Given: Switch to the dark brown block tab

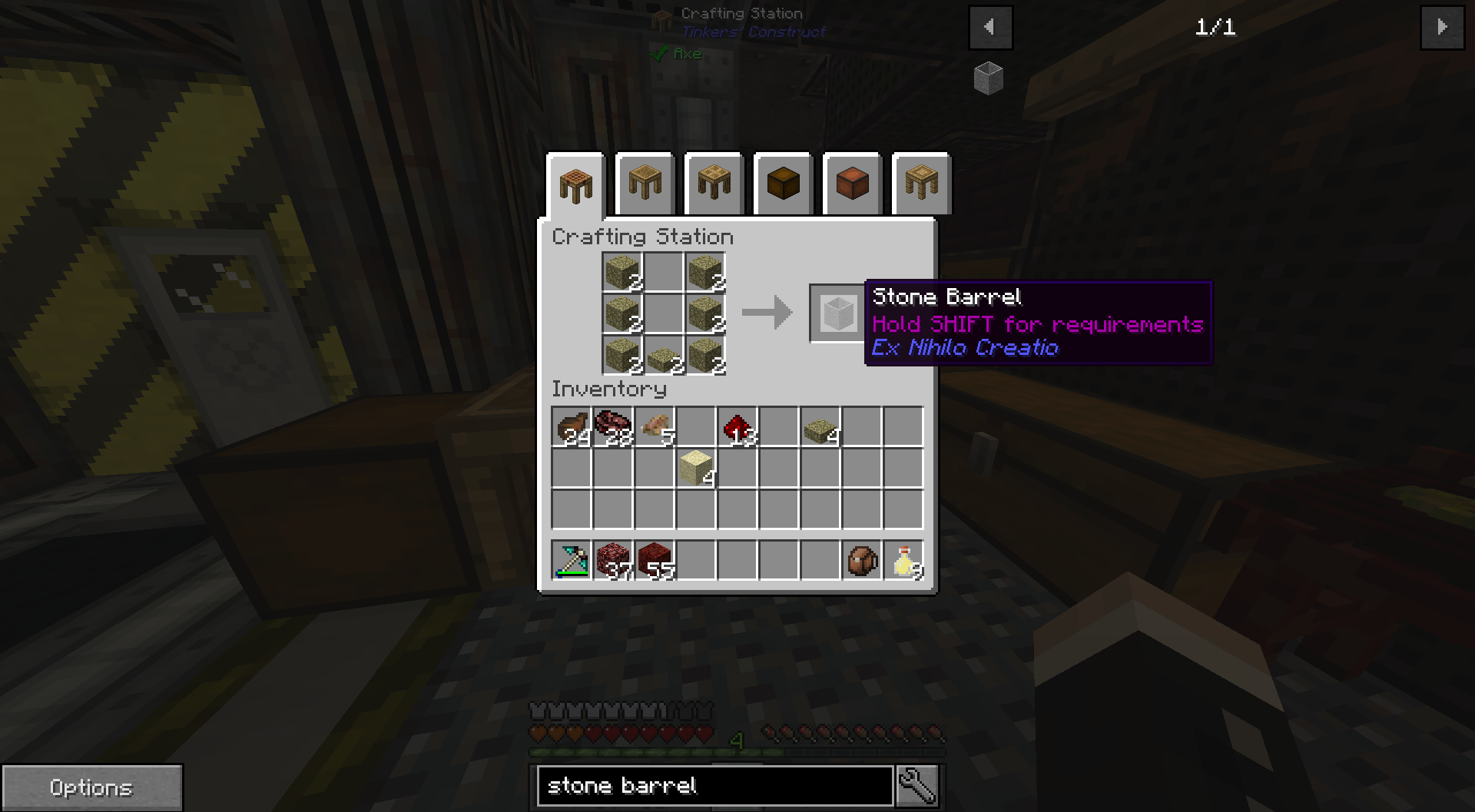Looking at the screenshot, I should (x=783, y=184).
